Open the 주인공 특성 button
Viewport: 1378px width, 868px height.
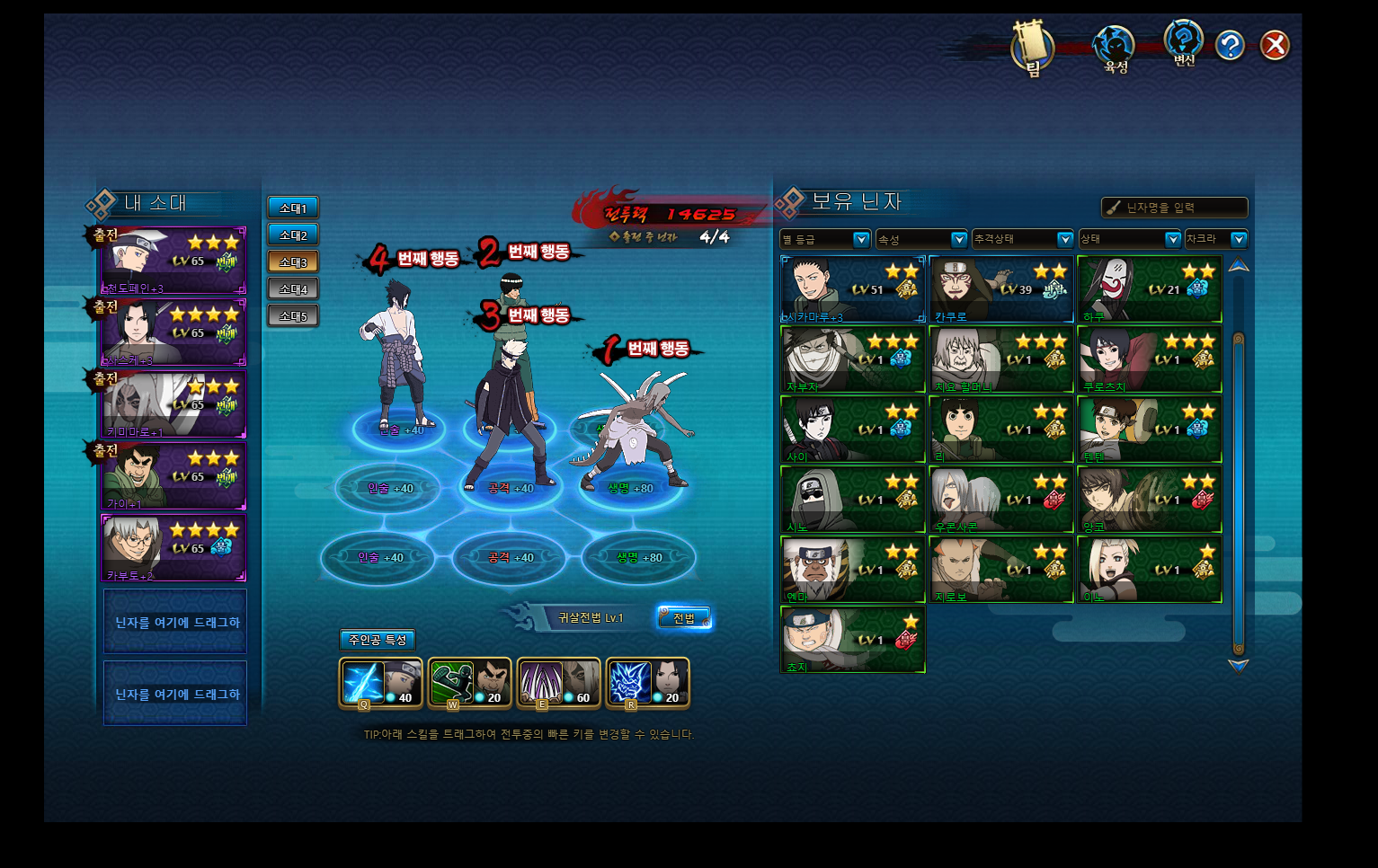(378, 640)
